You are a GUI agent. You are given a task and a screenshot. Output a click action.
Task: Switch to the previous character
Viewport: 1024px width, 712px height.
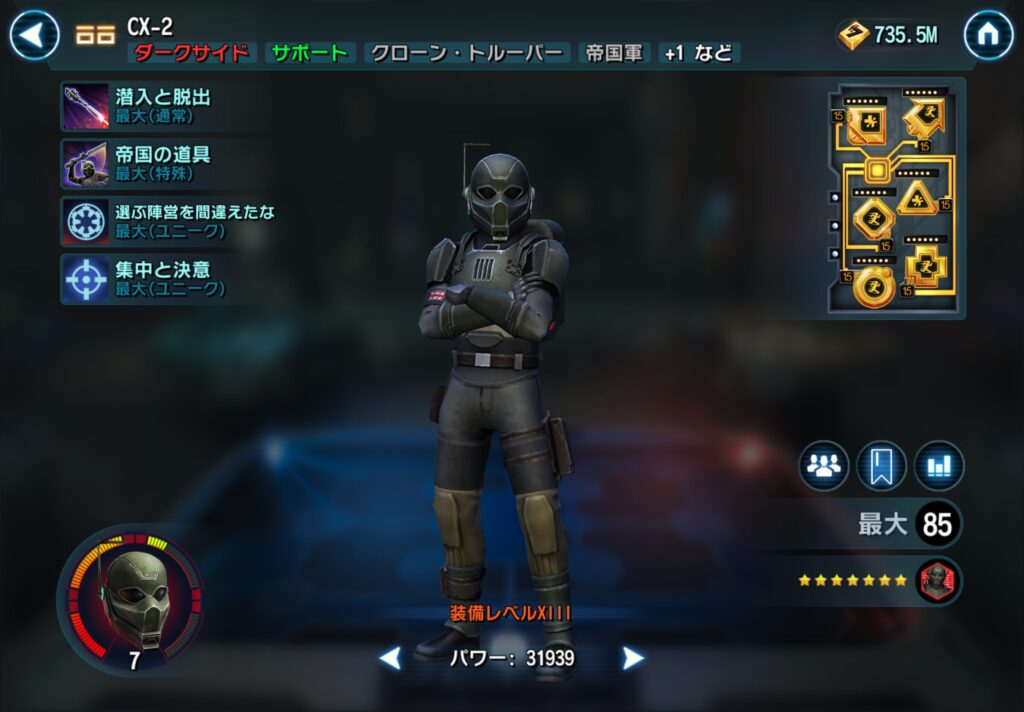[x=390, y=658]
